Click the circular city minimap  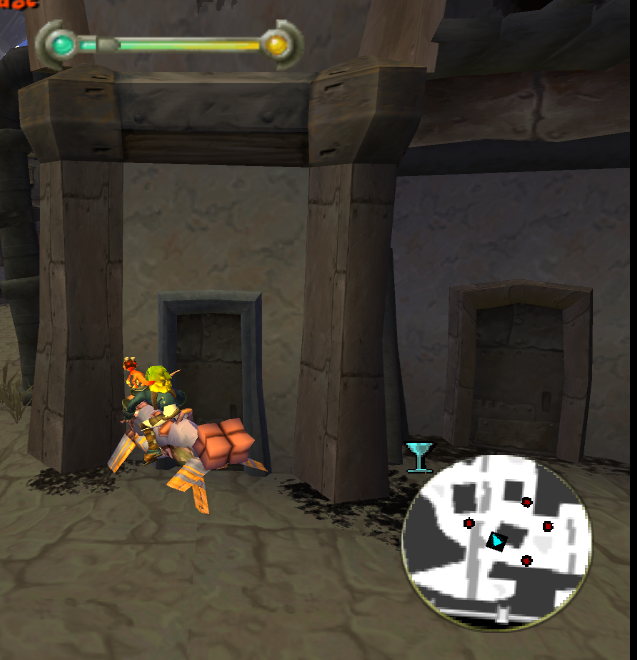pos(496,543)
